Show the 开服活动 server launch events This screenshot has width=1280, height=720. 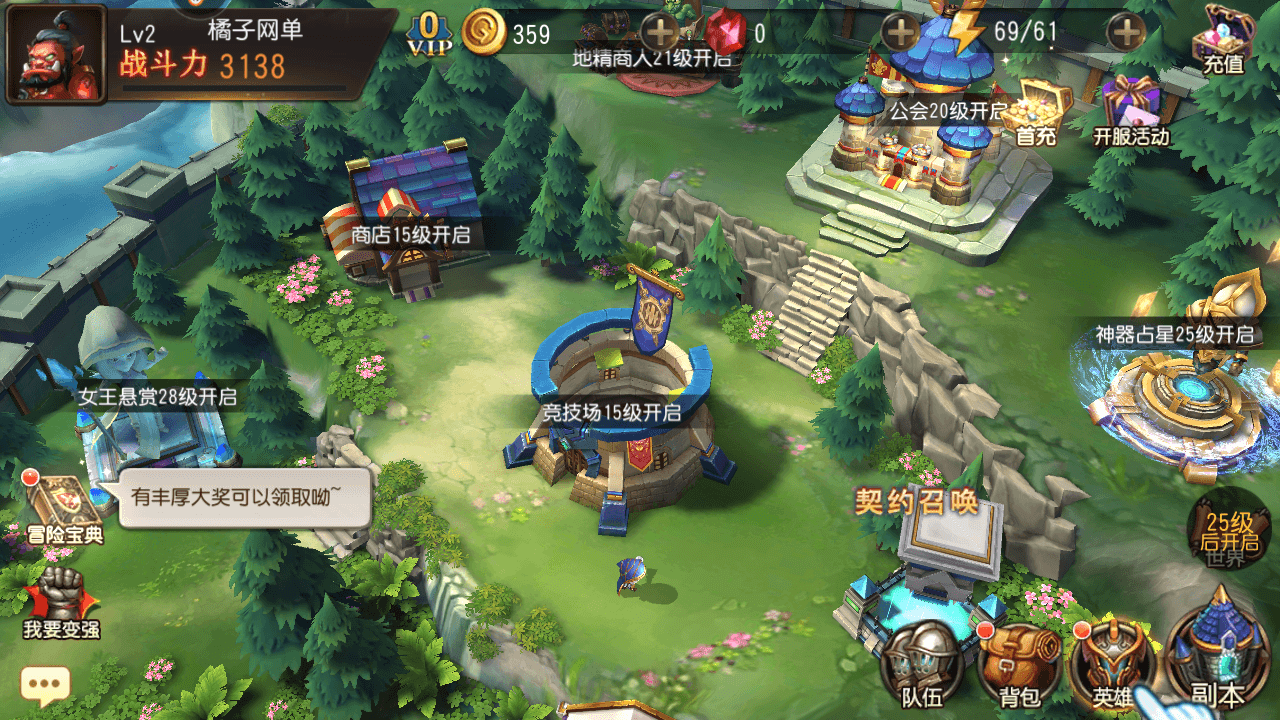click(x=1131, y=112)
